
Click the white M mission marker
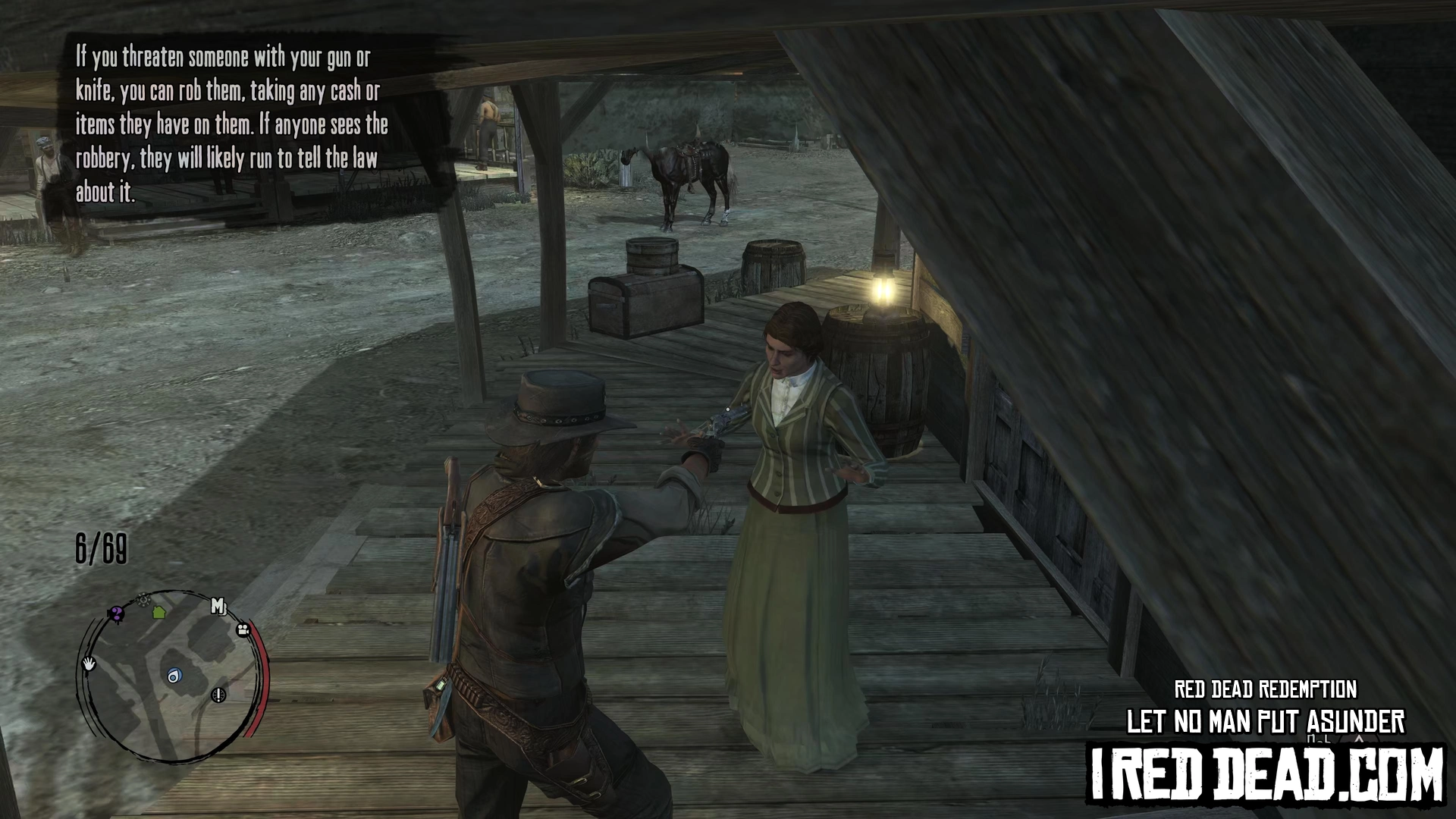click(x=218, y=607)
